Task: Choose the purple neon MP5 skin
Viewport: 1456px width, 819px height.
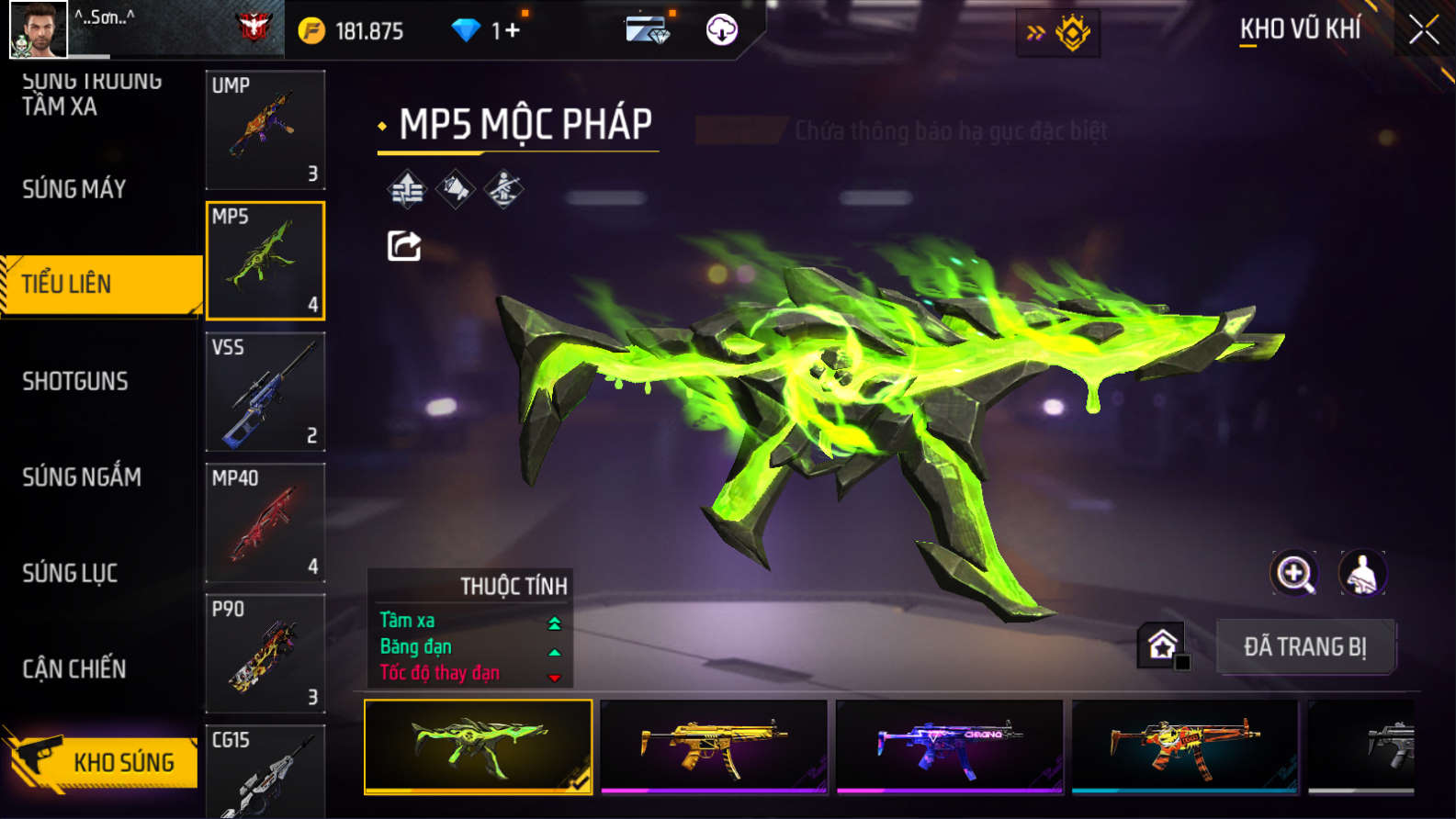Action: pyautogui.click(x=950, y=746)
